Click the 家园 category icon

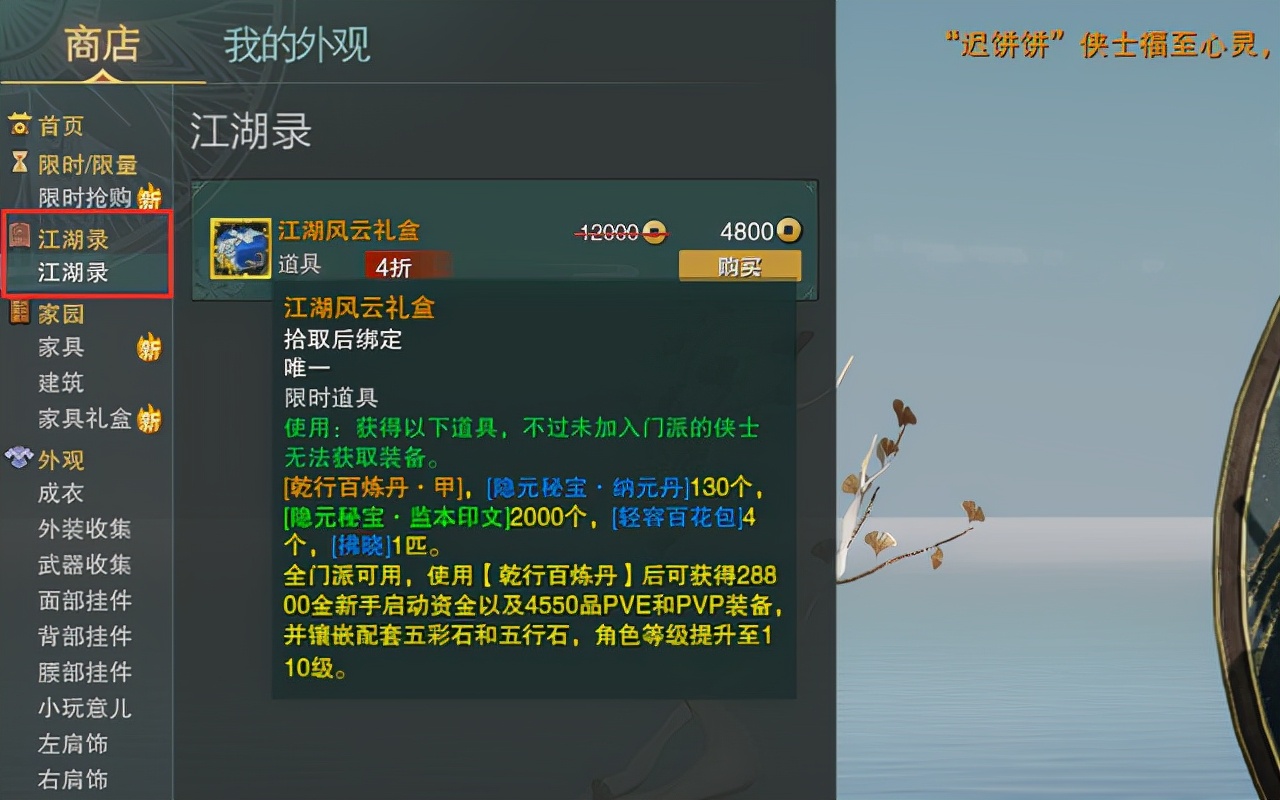coord(18,313)
